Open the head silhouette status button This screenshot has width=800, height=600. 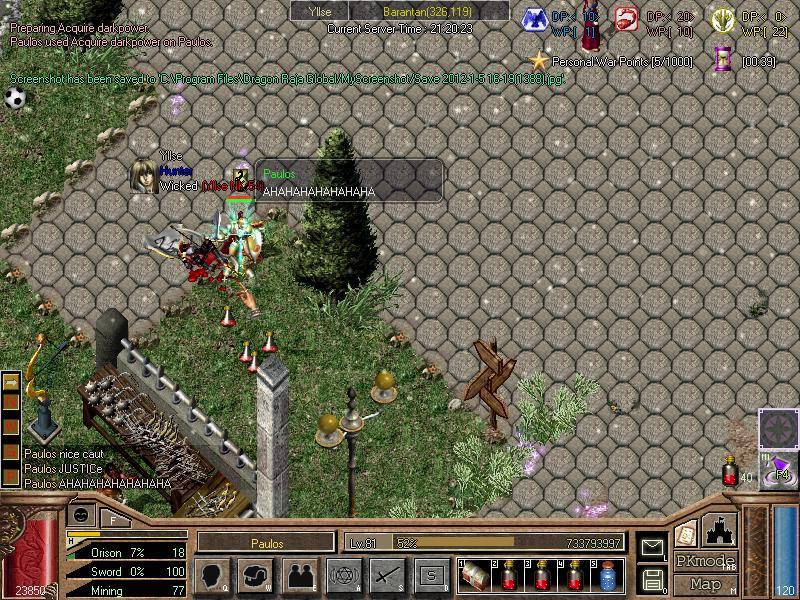tap(212, 575)
